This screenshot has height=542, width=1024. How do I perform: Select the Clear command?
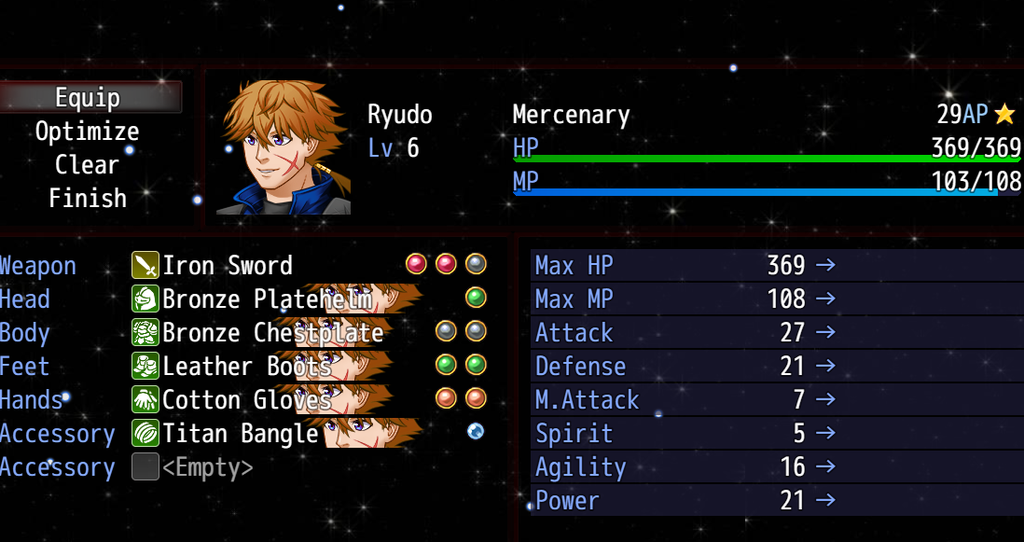tap(88, 165)
